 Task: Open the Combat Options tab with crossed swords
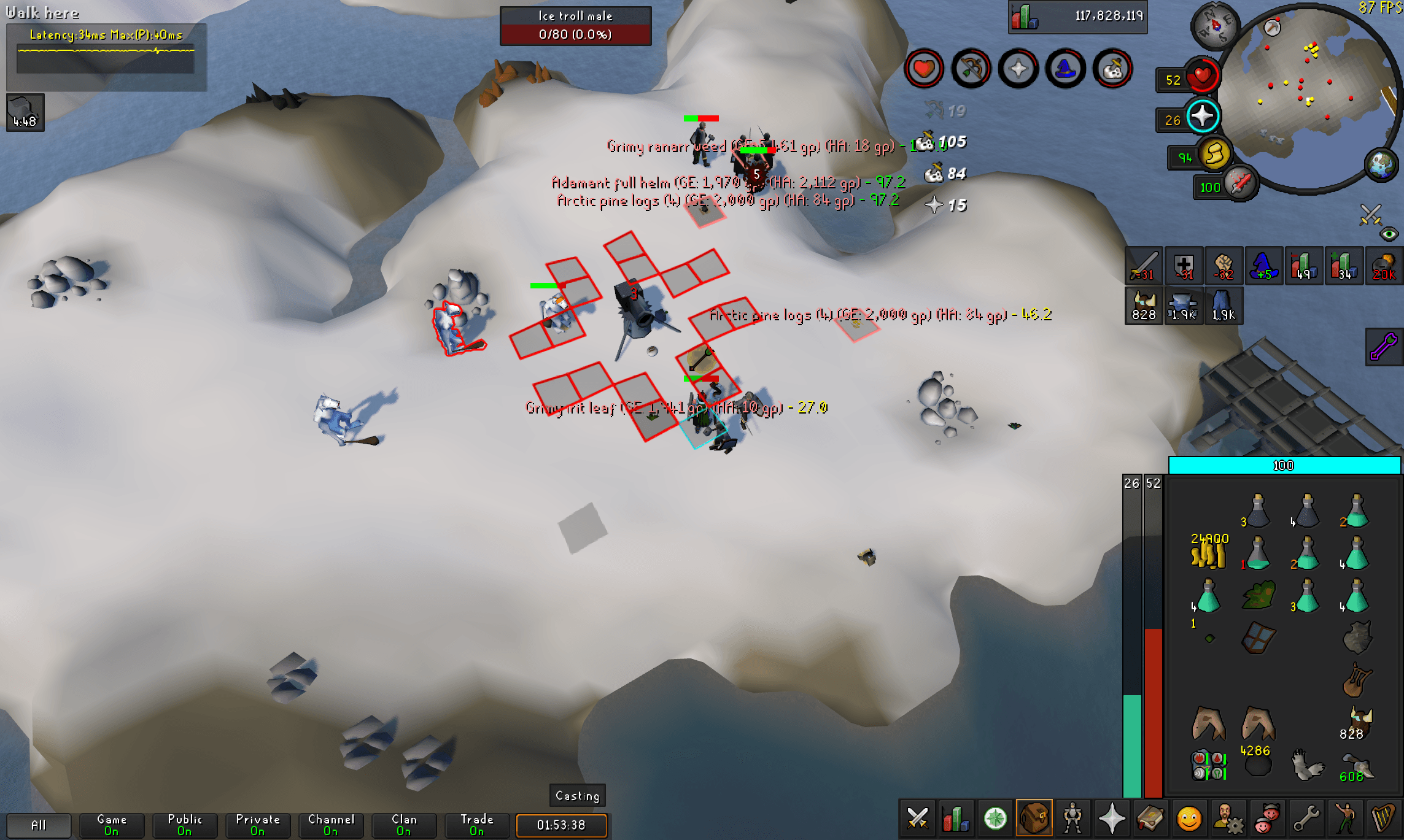pyautogui.click(x=917, y=818)
